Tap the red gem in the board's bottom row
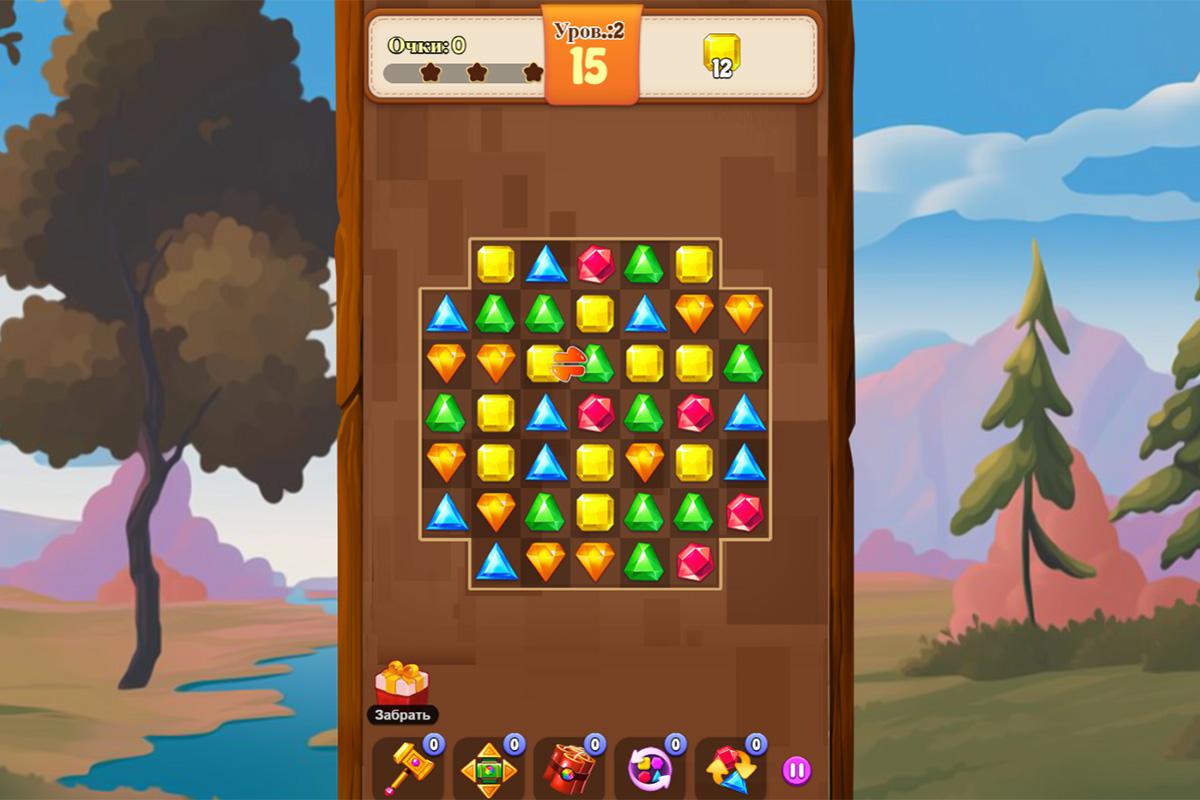The image size is (1200, 800). [x=694, y=562]
